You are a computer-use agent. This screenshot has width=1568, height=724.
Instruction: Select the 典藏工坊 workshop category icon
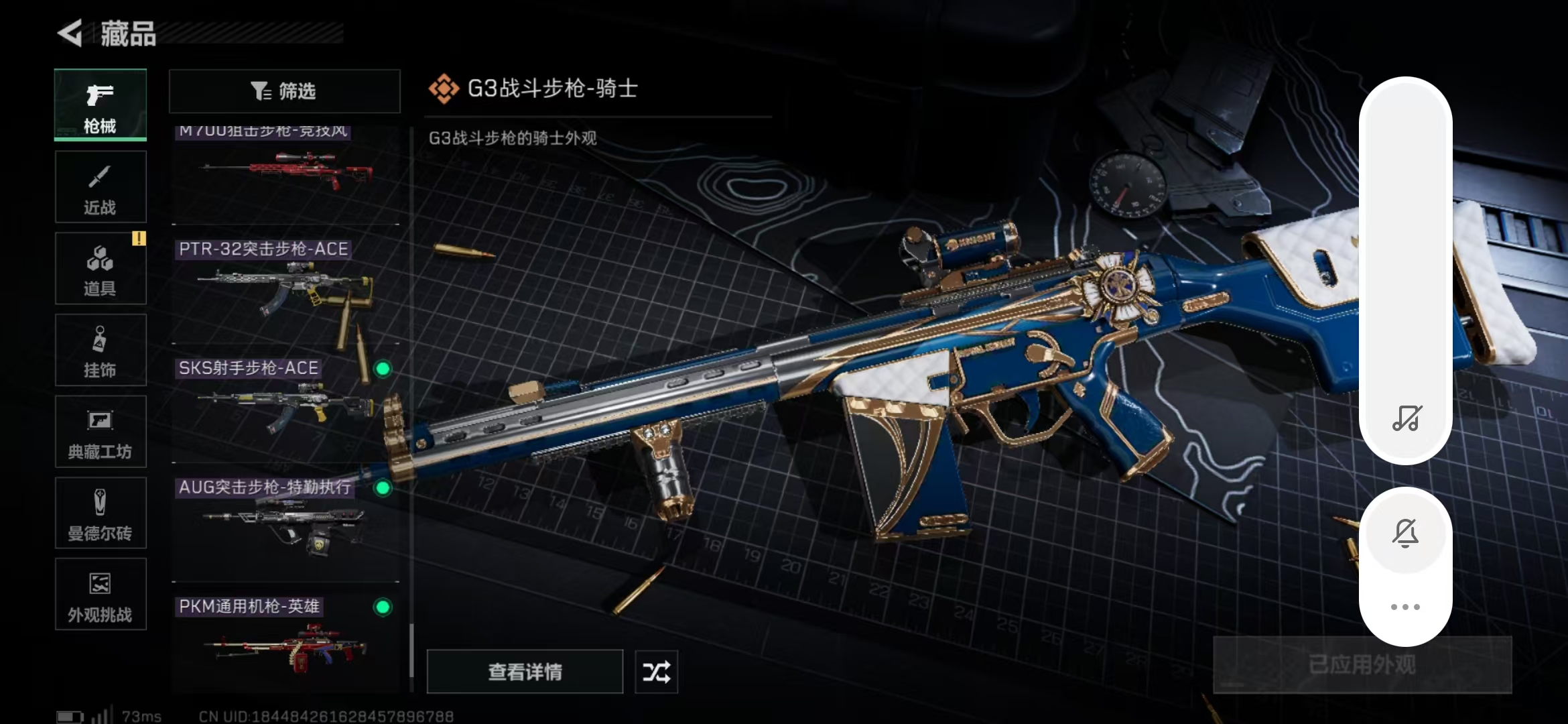(99, 432)
